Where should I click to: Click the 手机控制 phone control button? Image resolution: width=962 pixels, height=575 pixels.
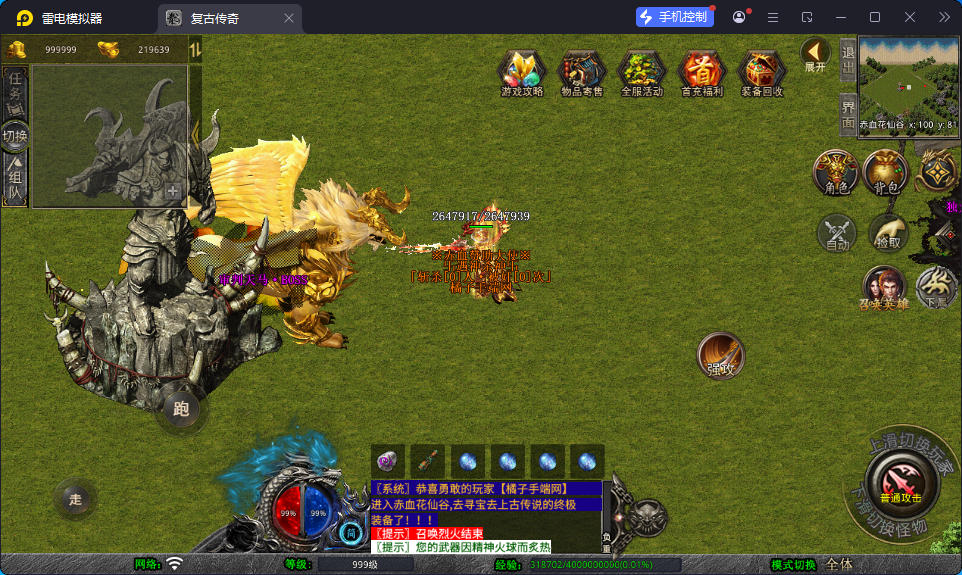pyautogui.click(x=675, y=17)
